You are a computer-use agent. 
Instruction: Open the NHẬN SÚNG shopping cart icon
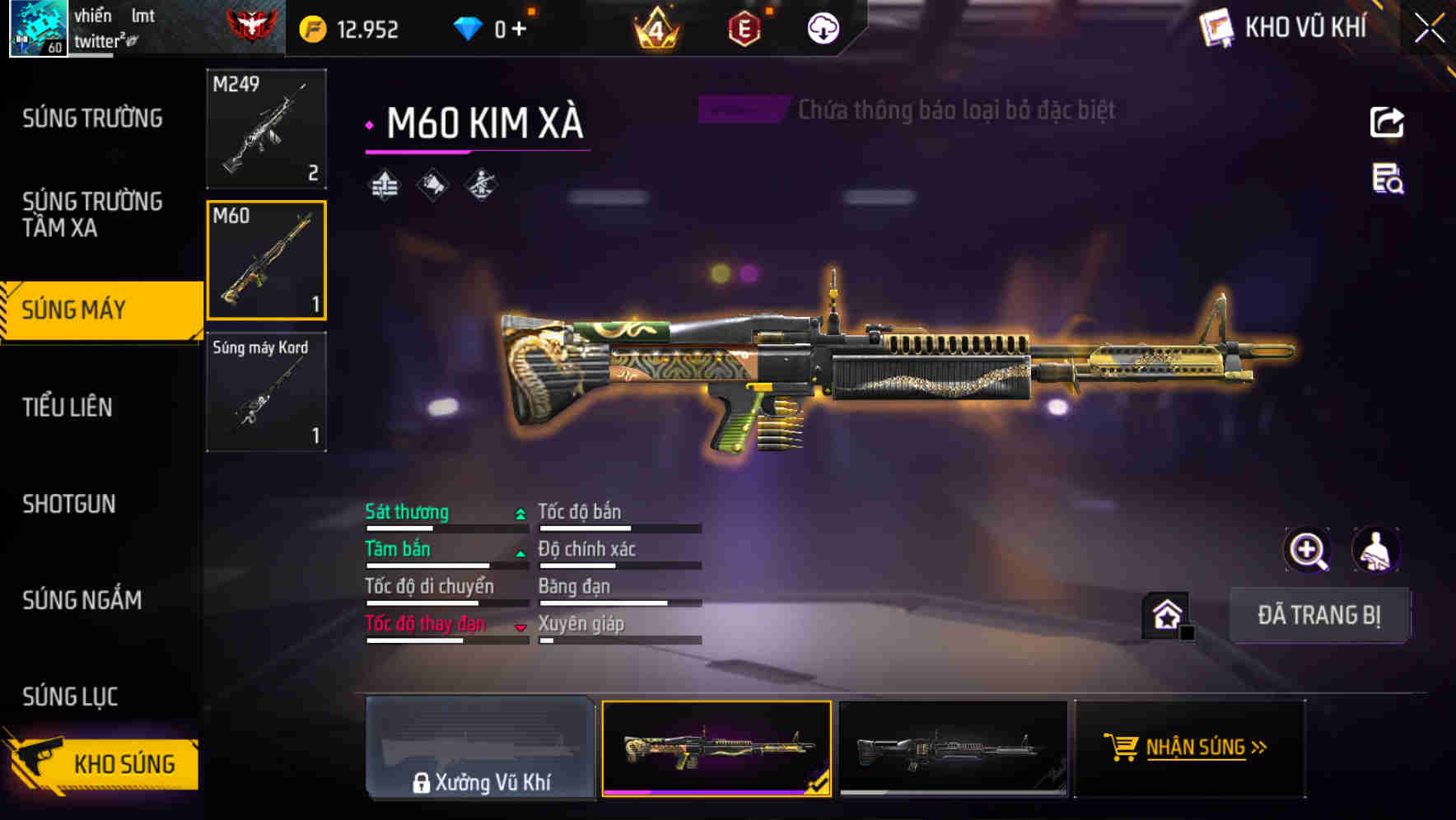(x=1122, y=748)
